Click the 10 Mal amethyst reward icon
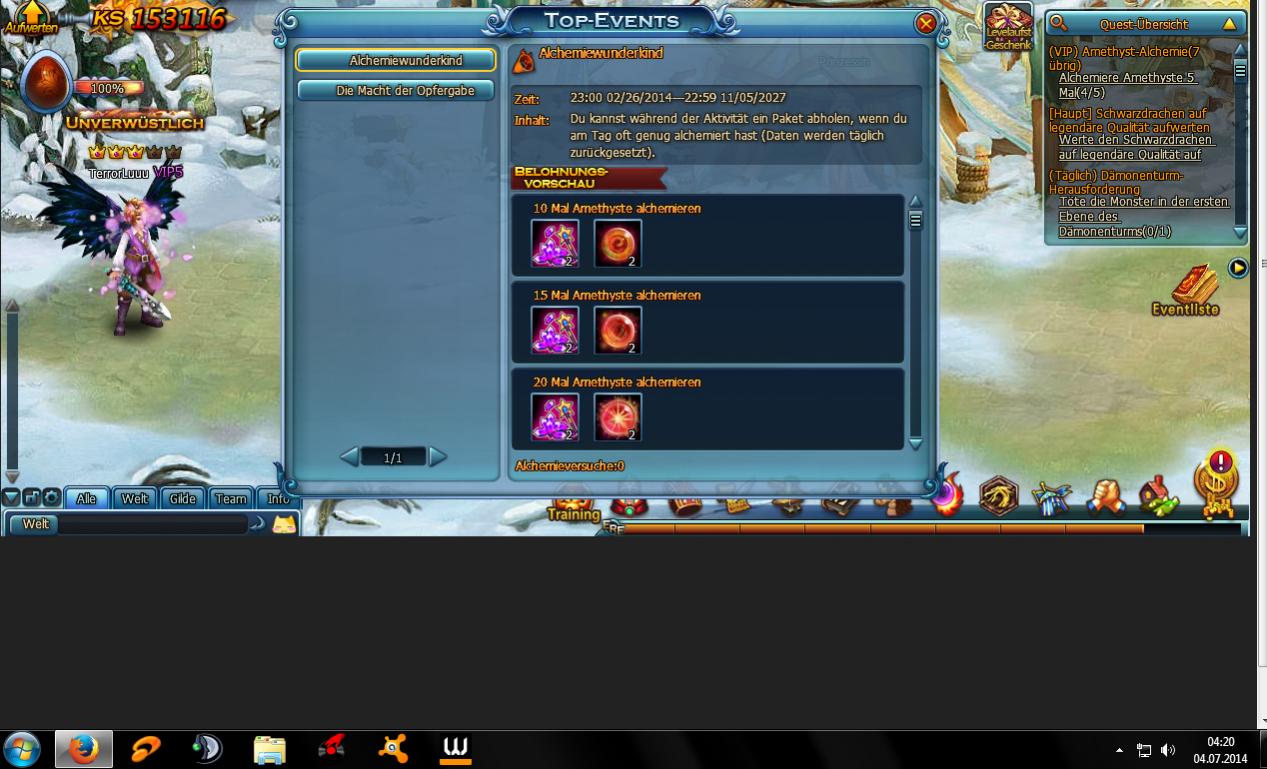Viewport: 1267px width, 769px height. click(x=554, y=244)
